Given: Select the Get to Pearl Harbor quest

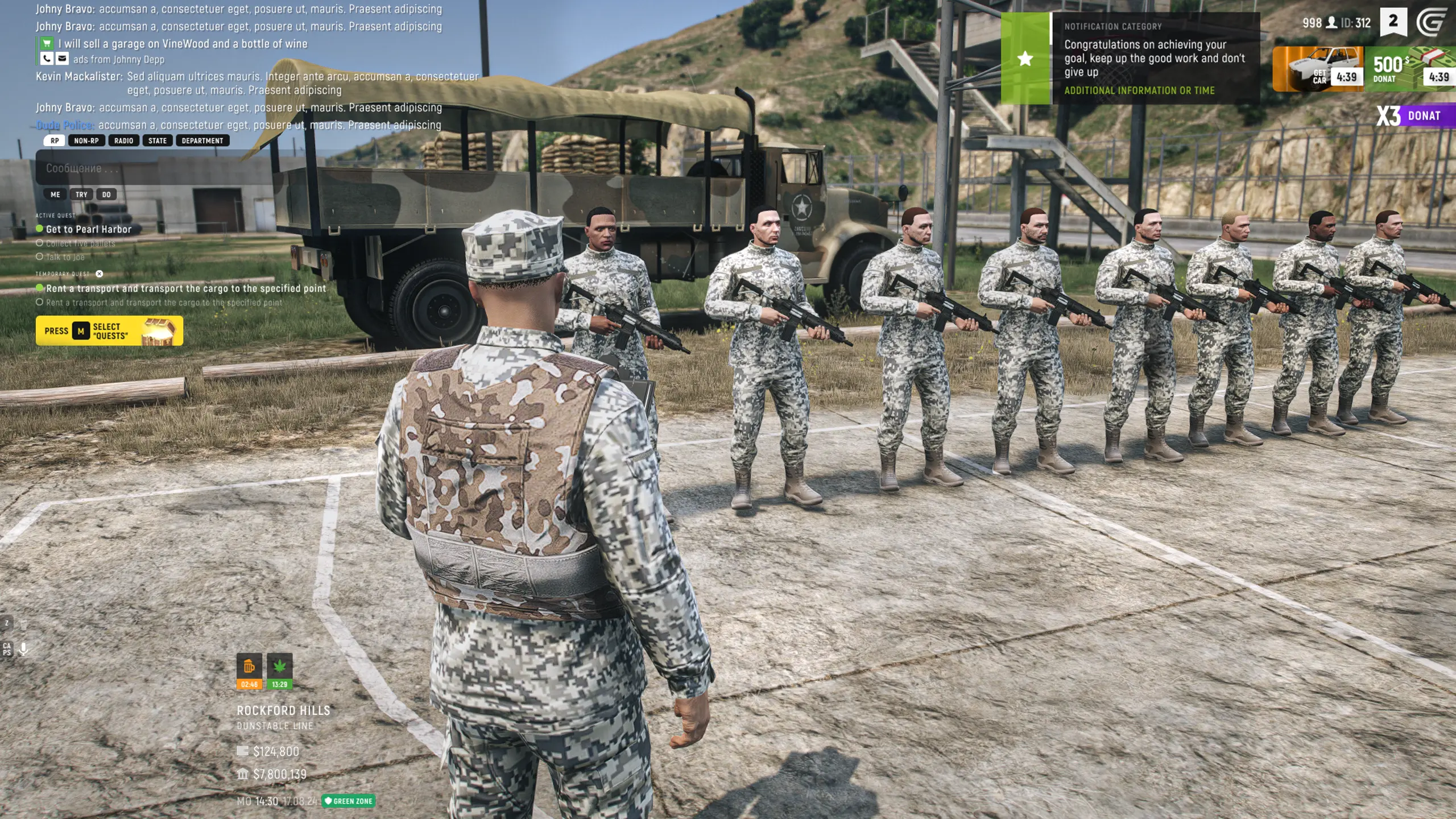Looking at the screenshot, I should tap(88, 229).
